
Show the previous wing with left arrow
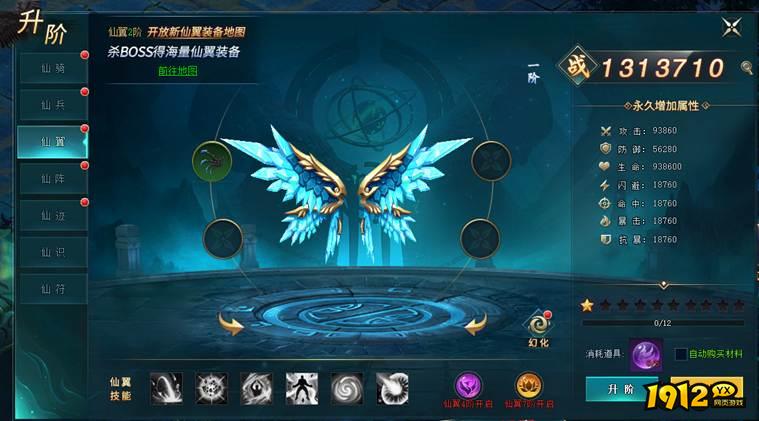tap(231, 323)
